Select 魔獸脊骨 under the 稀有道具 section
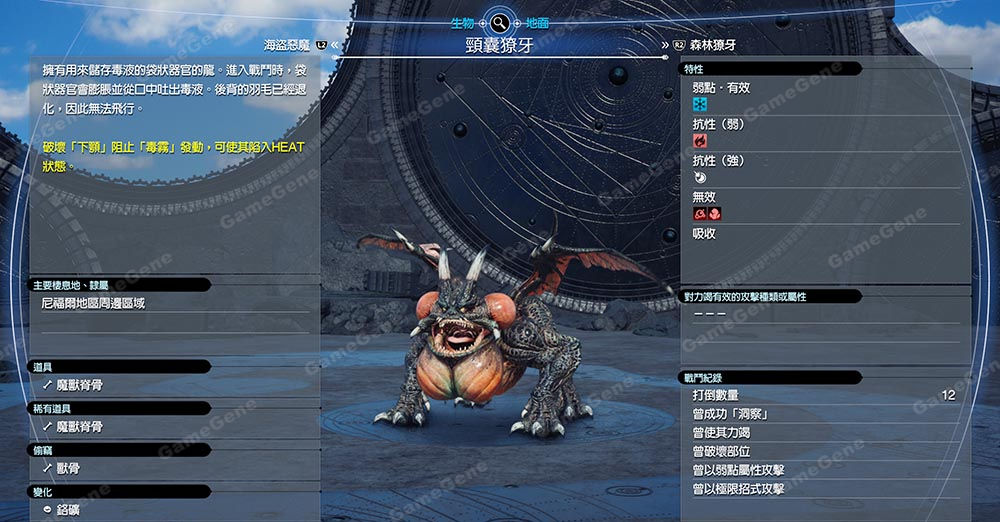 point(79,427)
